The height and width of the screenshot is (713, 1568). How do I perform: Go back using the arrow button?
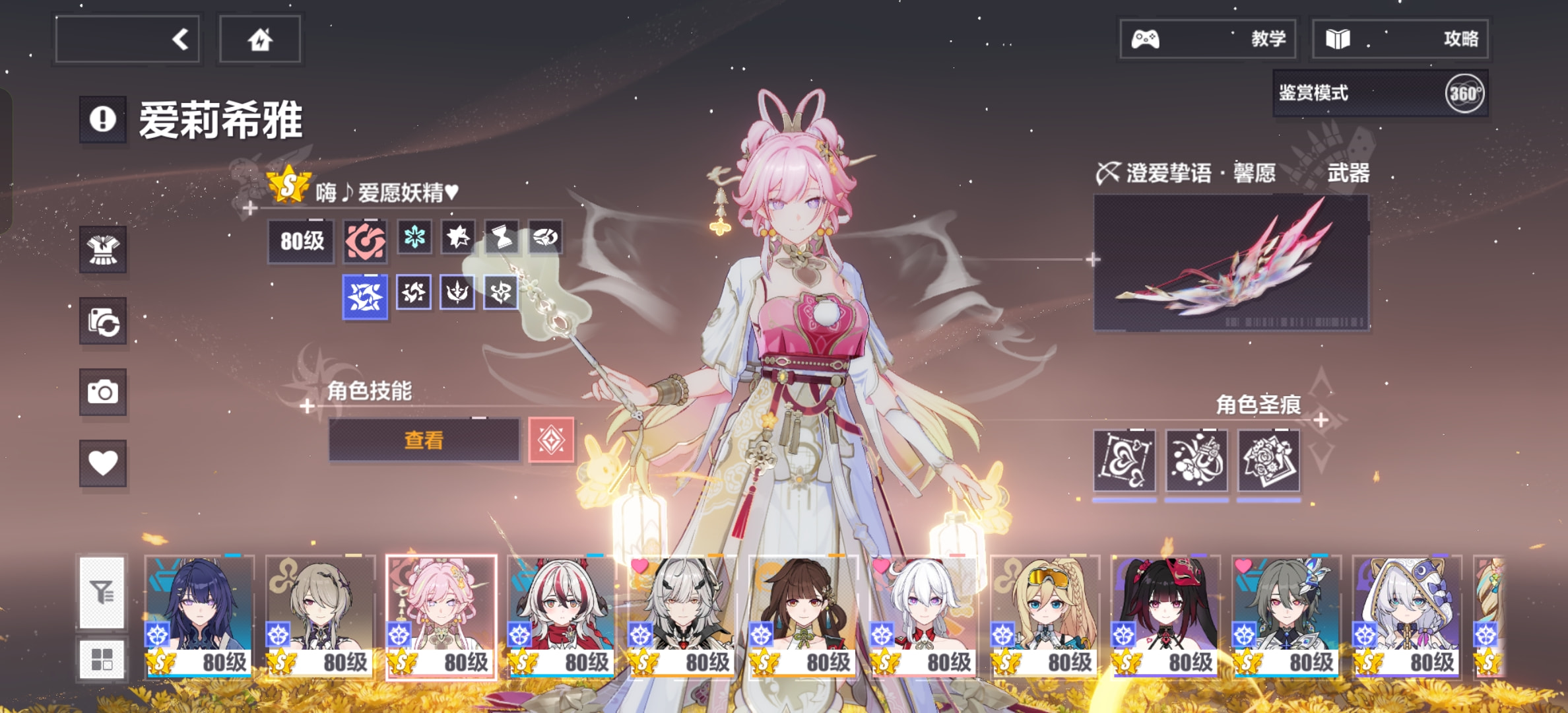[128, 40]
